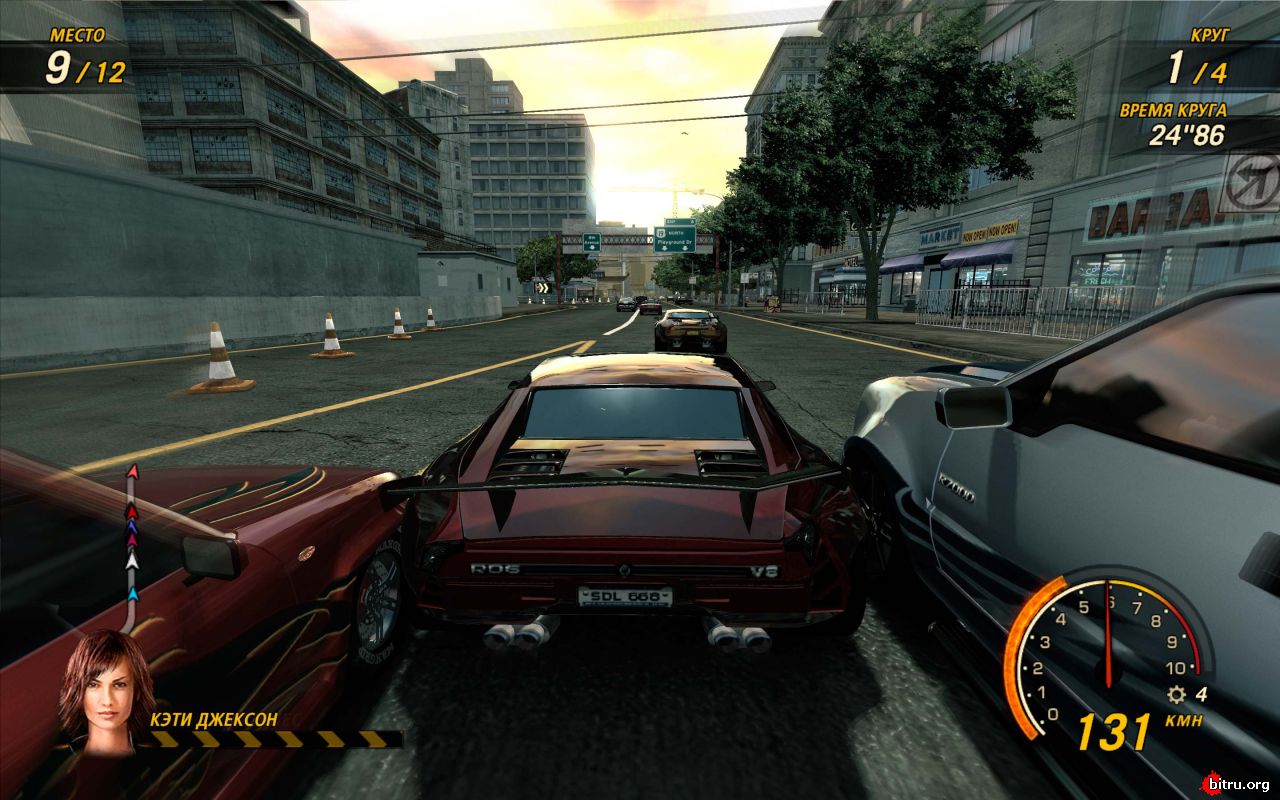
Task: Click the blue opponent arrow marker
Action: 132,528
